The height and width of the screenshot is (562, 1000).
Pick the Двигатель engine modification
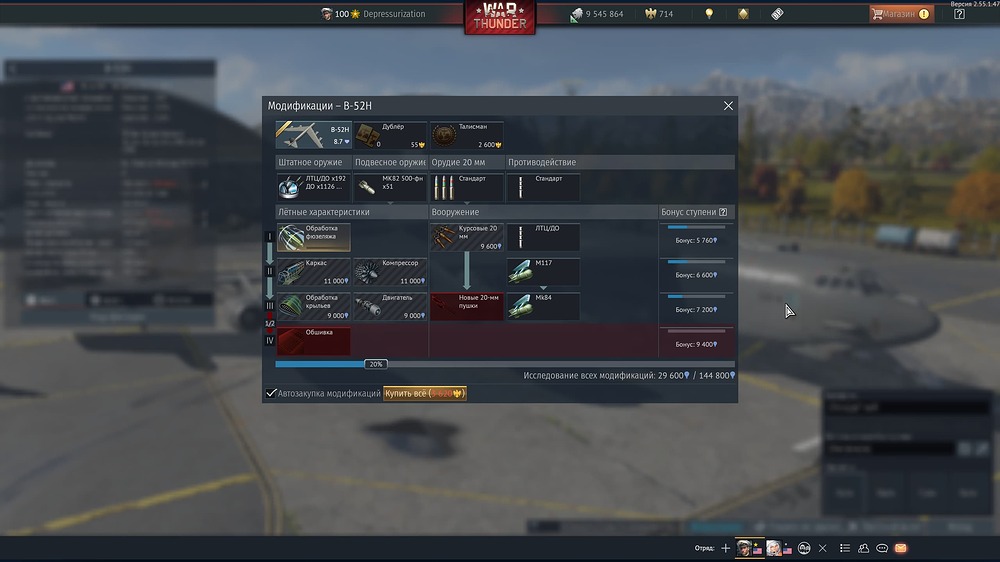391,307
